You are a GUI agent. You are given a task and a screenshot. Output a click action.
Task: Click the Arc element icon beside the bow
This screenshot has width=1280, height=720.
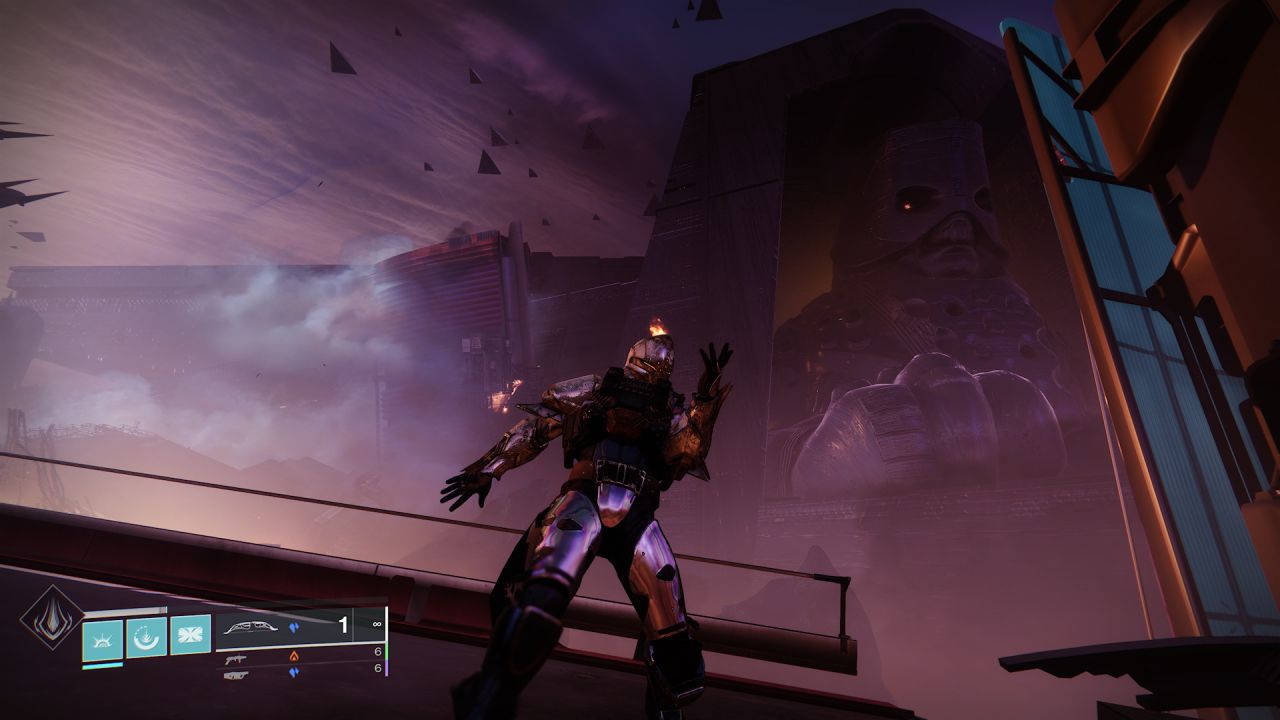point(295,627)
